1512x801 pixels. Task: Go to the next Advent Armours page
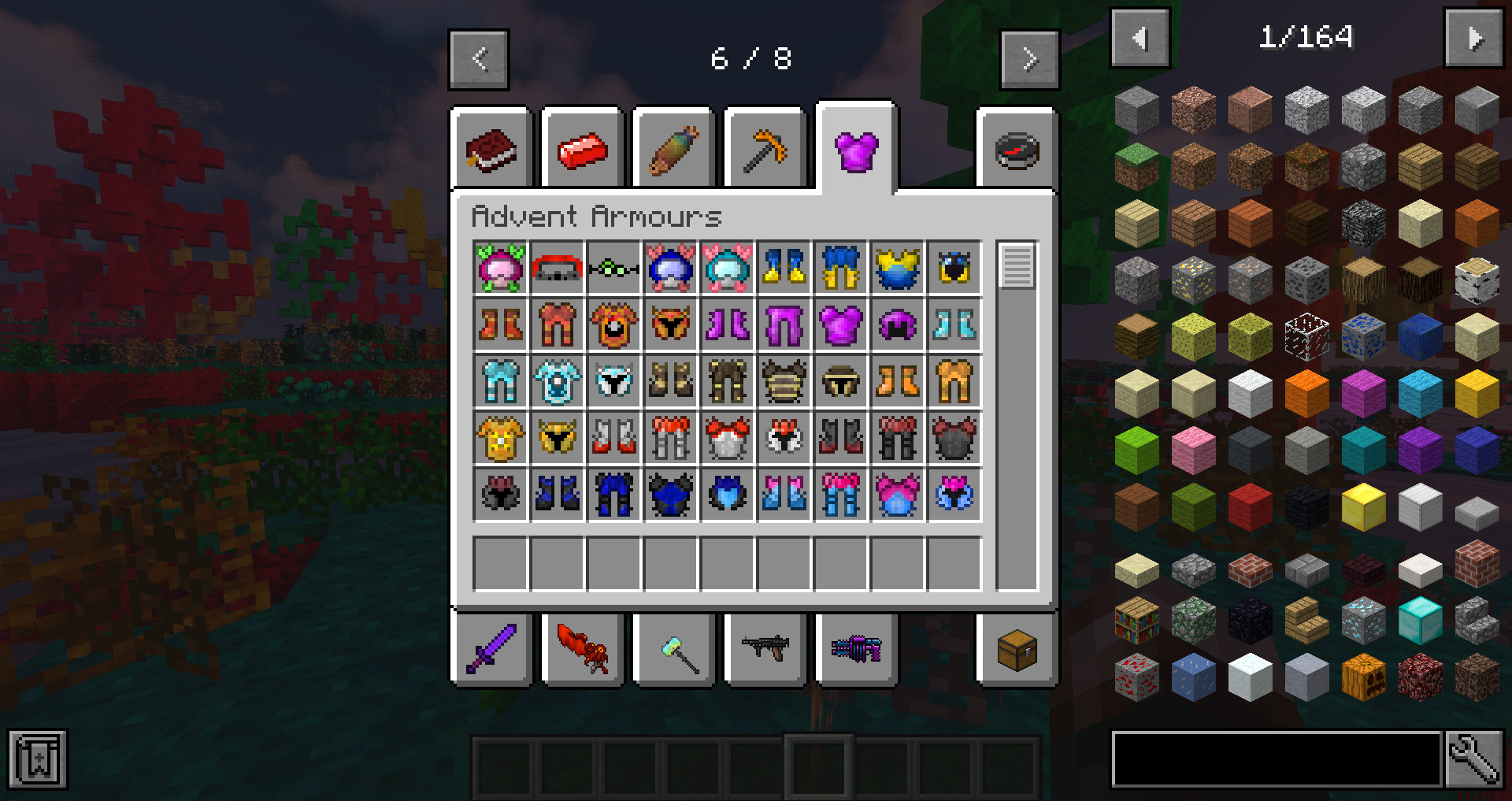coord(1029,59)
